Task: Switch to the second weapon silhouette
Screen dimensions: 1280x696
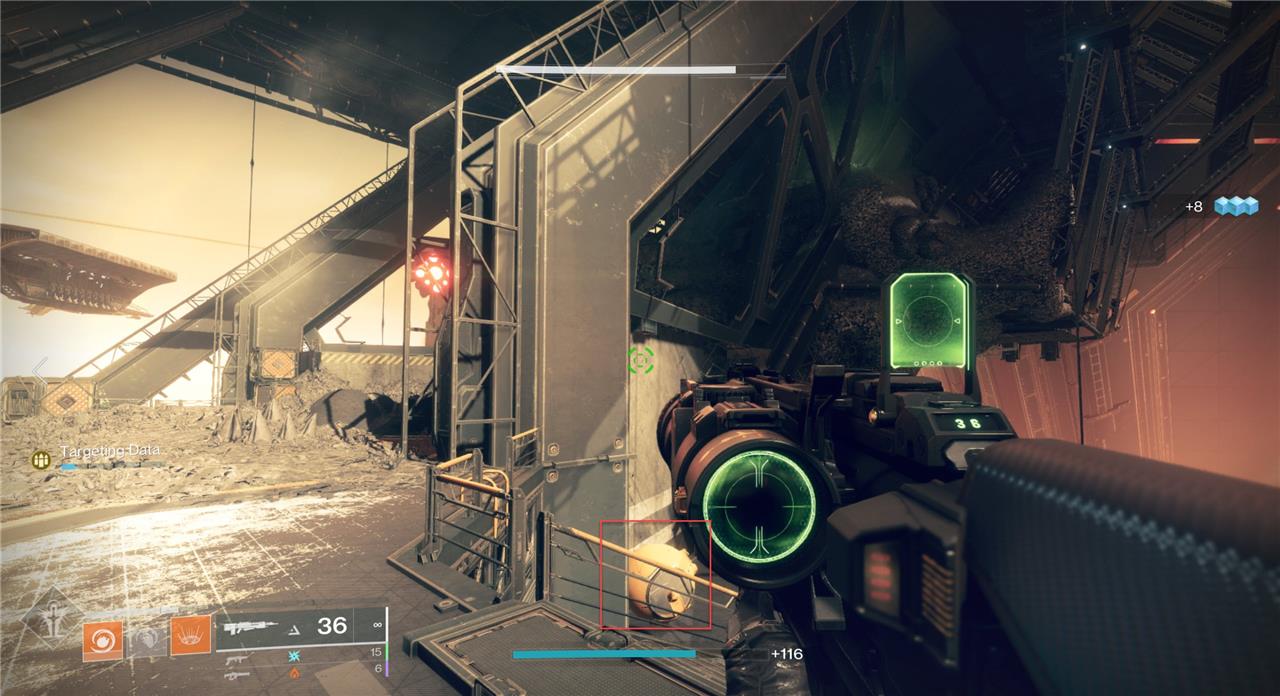Action: (x=237, y=660)
